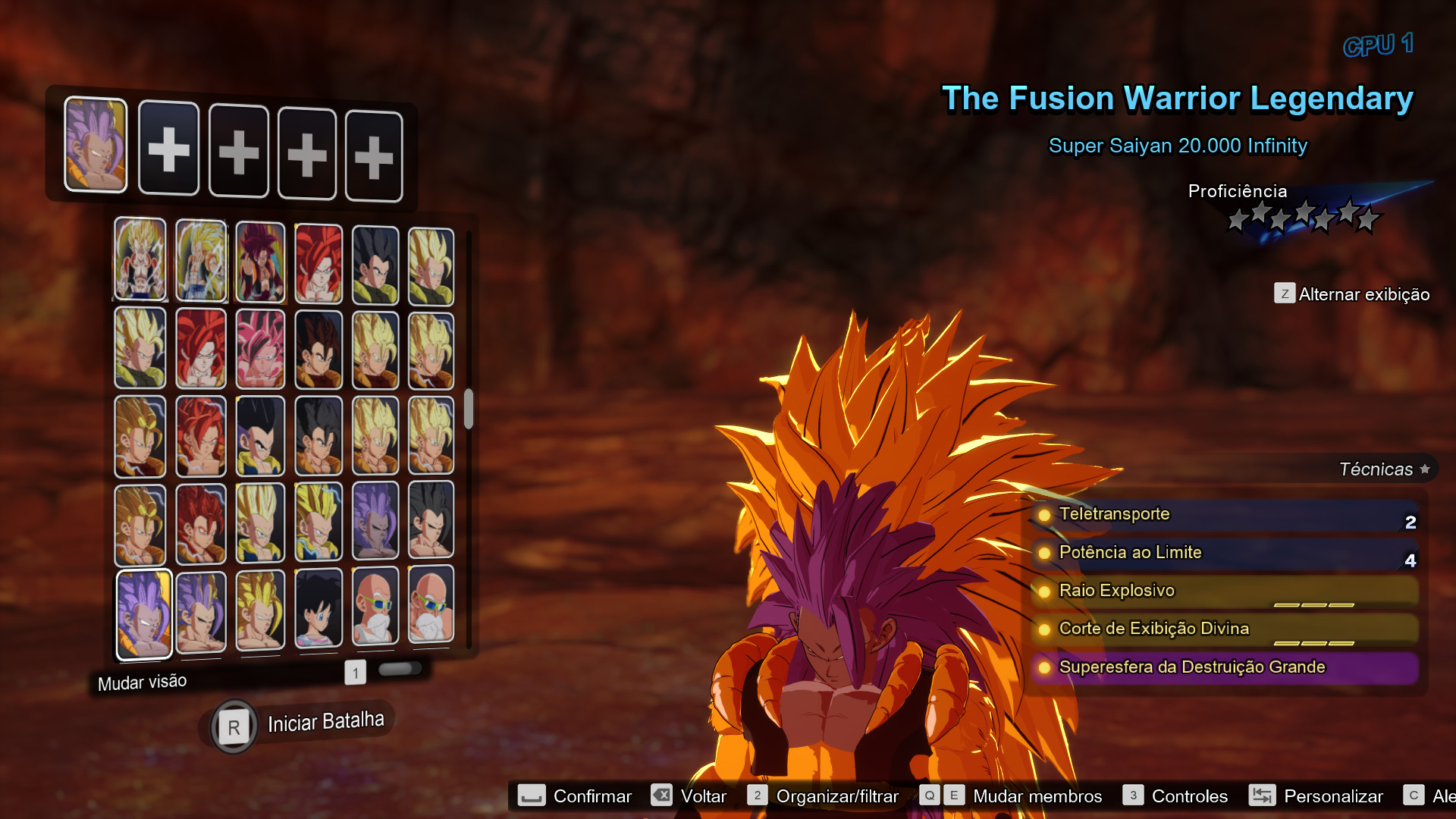The height and width of the screenshot is (819, 1456).
Task: Click the character grid scrollbar handle
Action: coord(468,409)
